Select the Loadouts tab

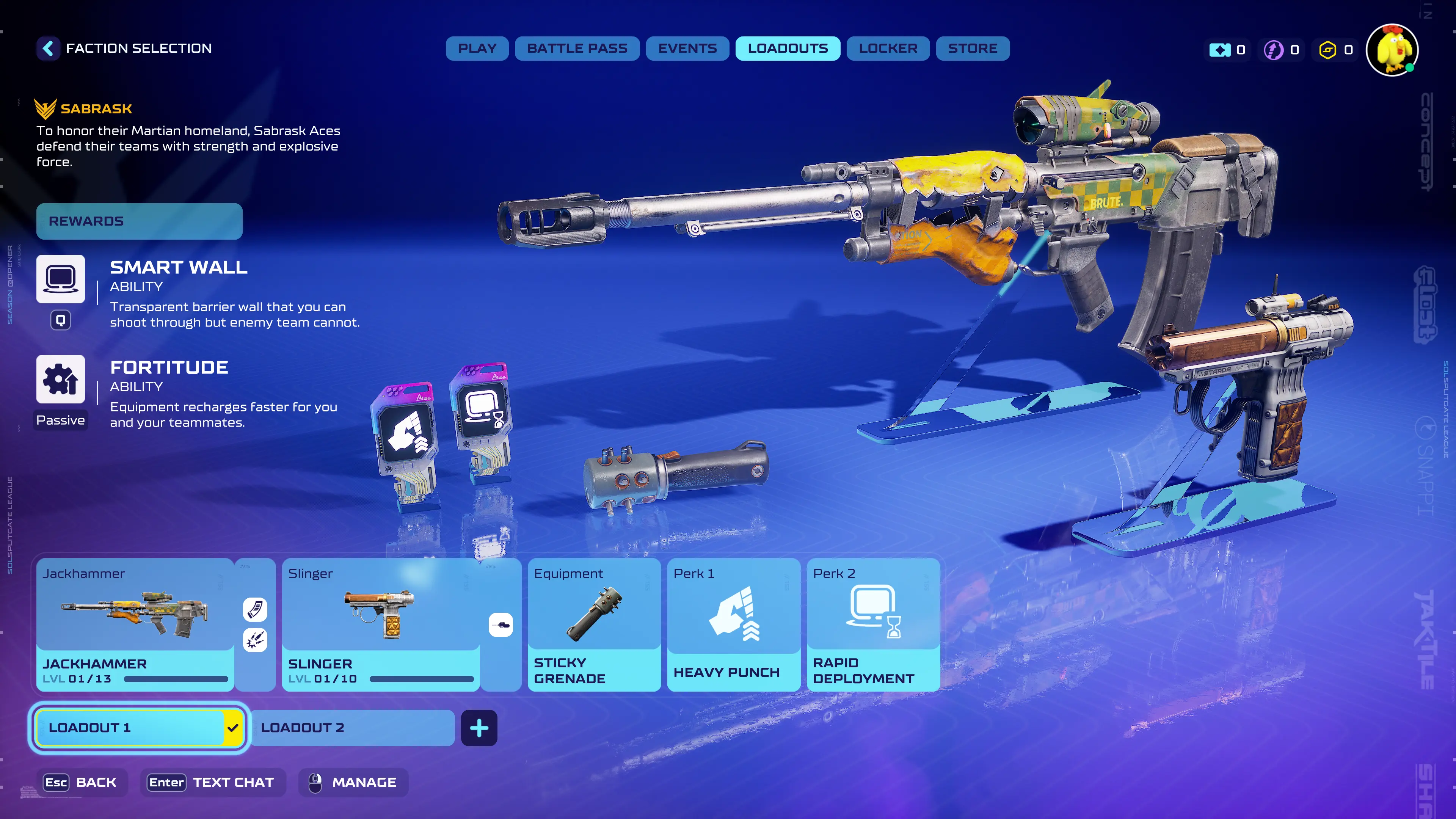click(788, 49)
